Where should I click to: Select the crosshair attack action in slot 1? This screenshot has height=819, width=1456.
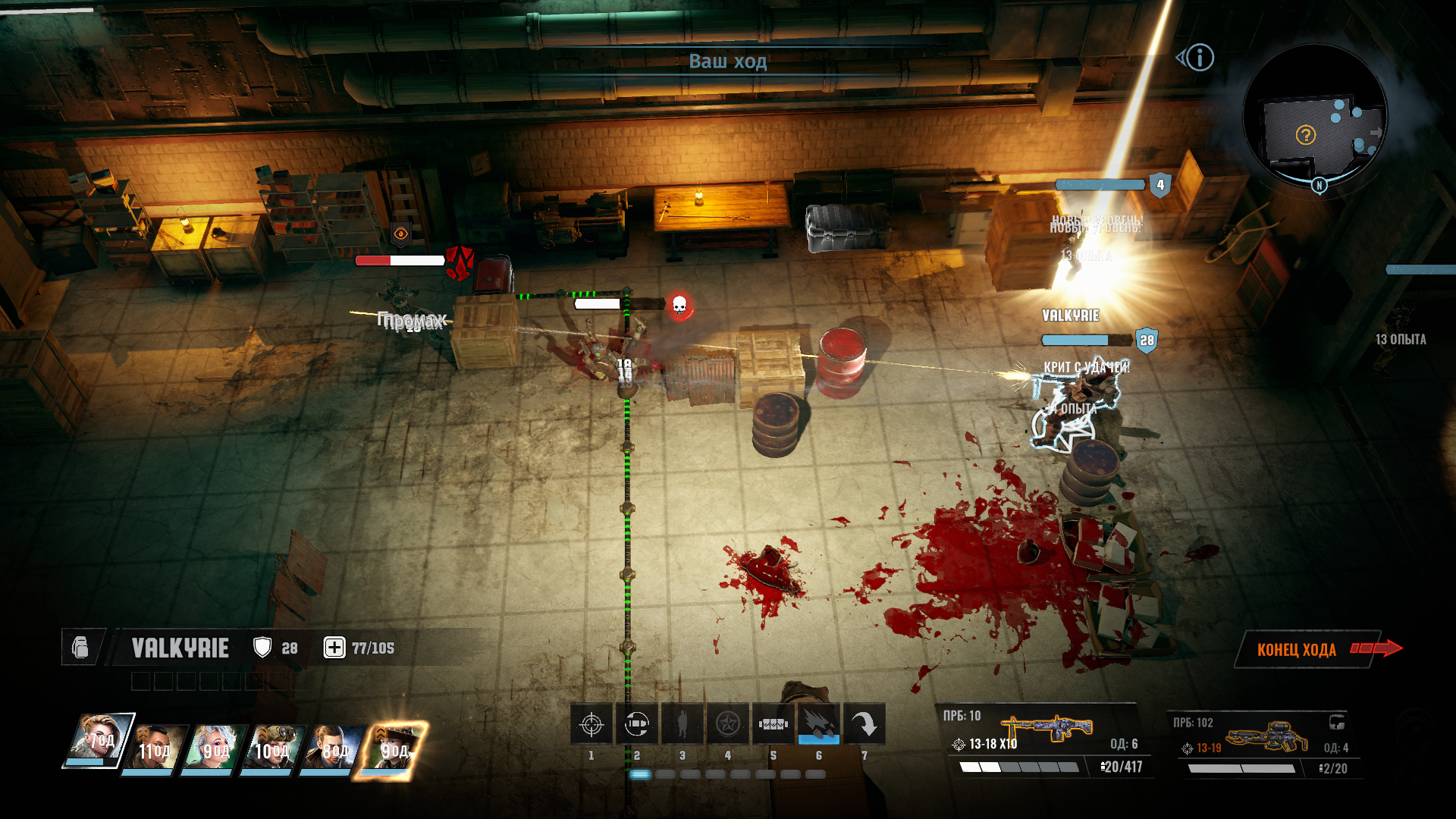[591, 725]
